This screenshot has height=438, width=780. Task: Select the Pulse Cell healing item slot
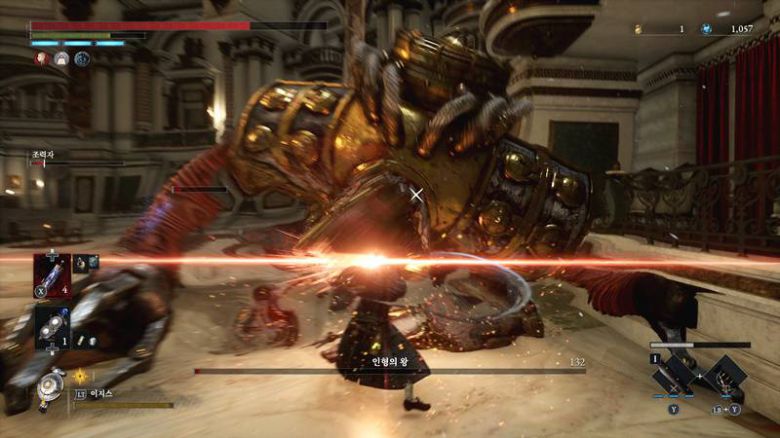coord(51,275)
